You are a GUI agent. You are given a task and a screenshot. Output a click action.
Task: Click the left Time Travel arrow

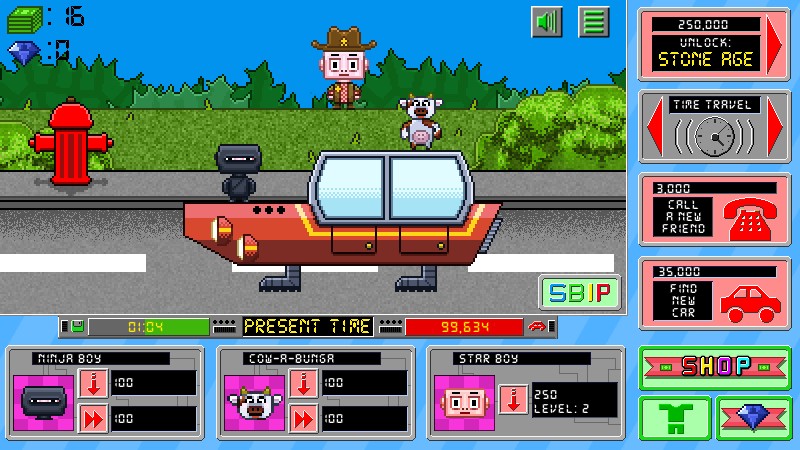(x=654, y=130)
